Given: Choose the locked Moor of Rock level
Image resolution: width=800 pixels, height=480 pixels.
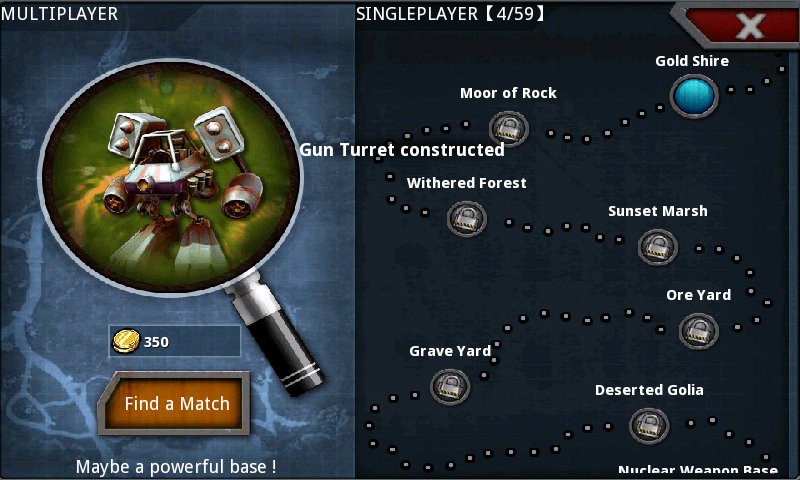Looking at the screenshot, I should 508,128.
